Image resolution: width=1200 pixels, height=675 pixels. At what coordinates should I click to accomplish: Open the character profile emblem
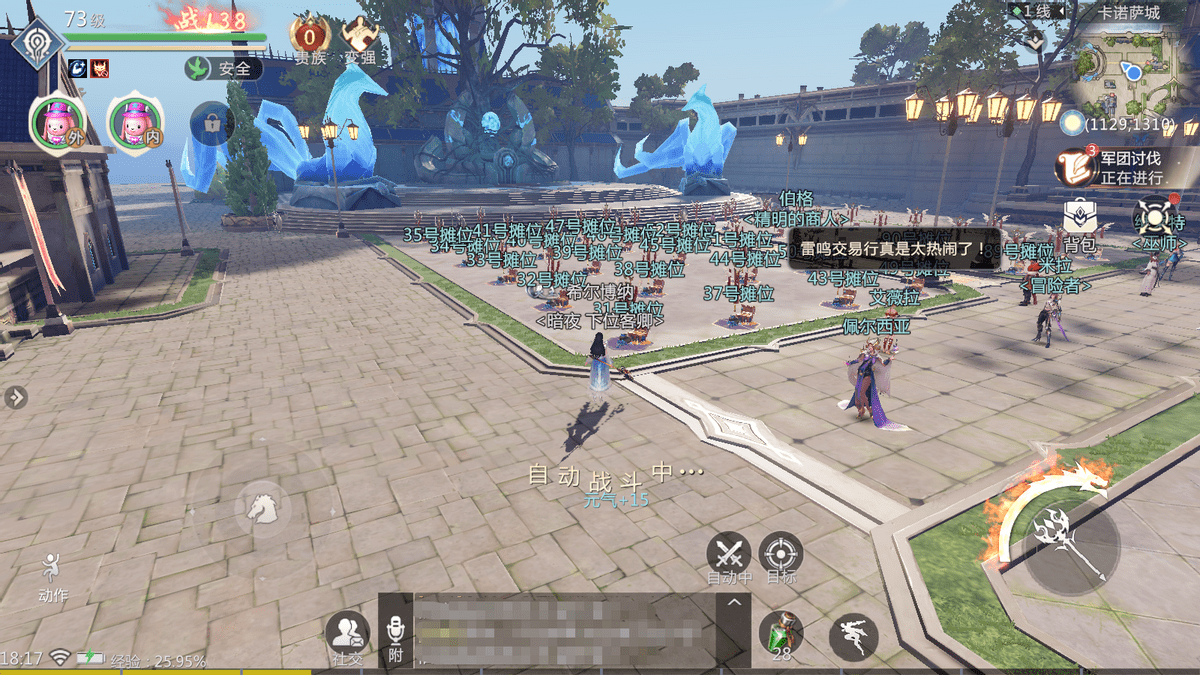tap(38, 47)
